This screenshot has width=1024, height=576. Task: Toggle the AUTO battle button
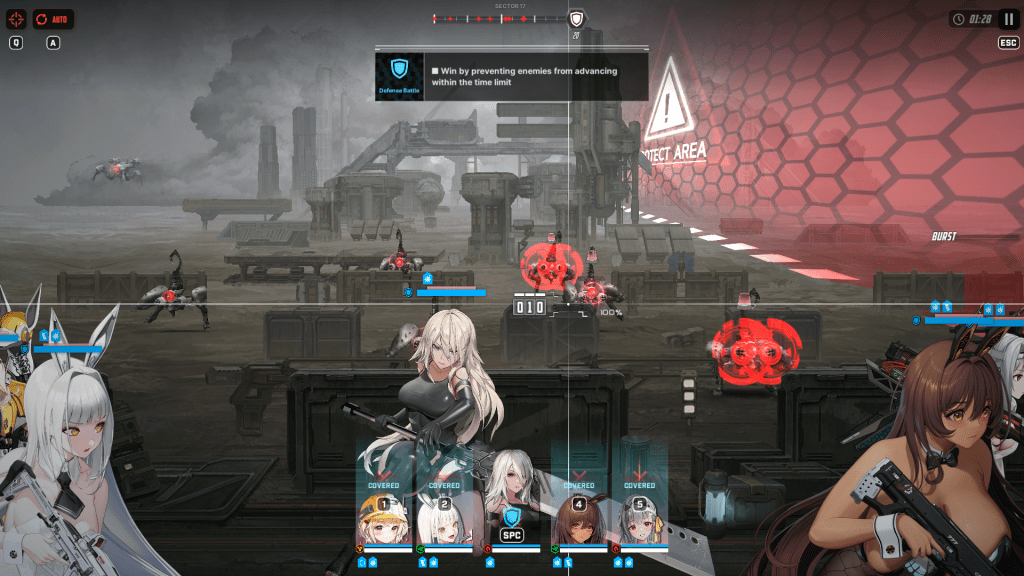(53, 19)
